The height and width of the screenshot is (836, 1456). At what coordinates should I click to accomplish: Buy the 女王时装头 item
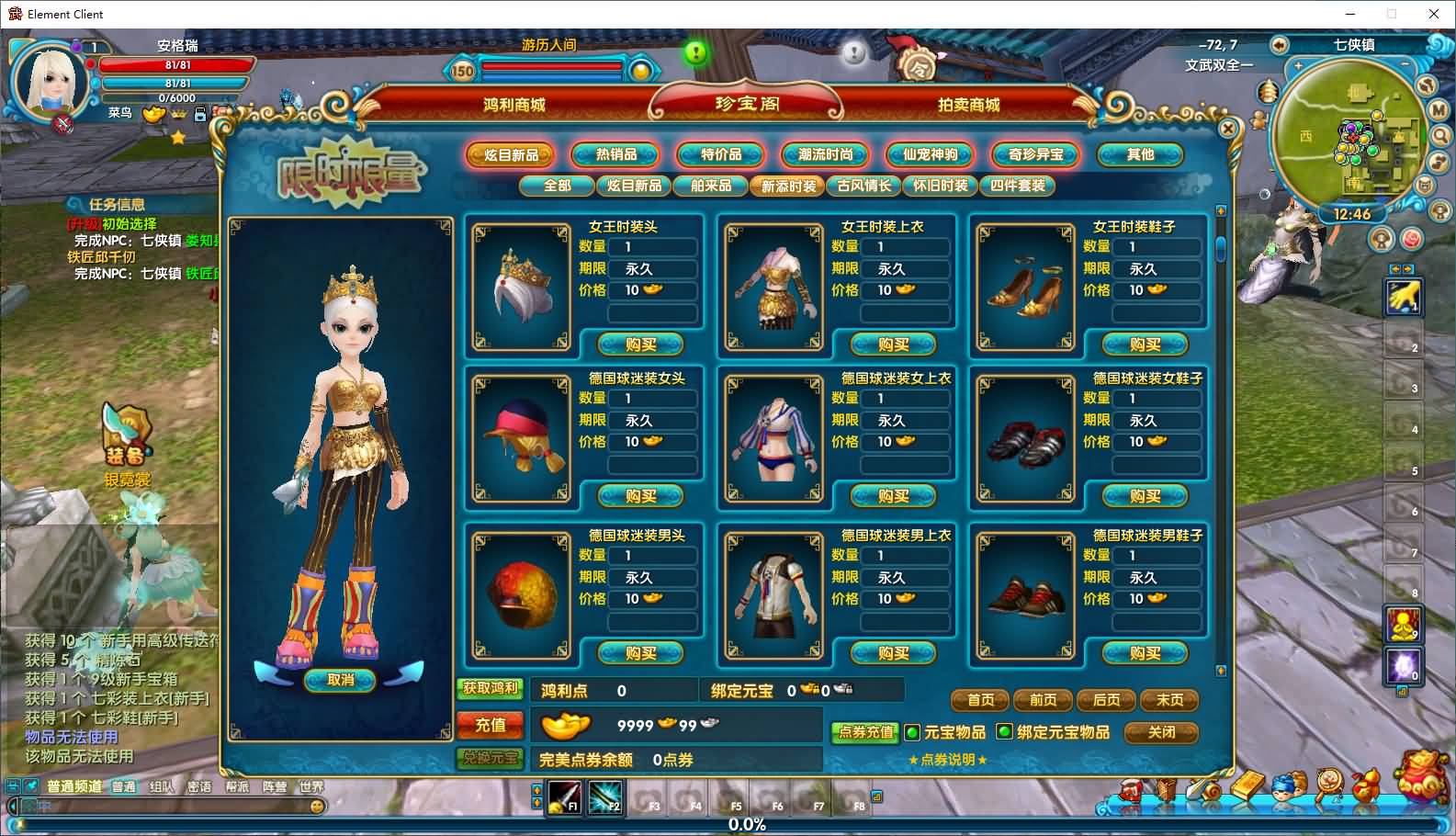coord(640,344)
